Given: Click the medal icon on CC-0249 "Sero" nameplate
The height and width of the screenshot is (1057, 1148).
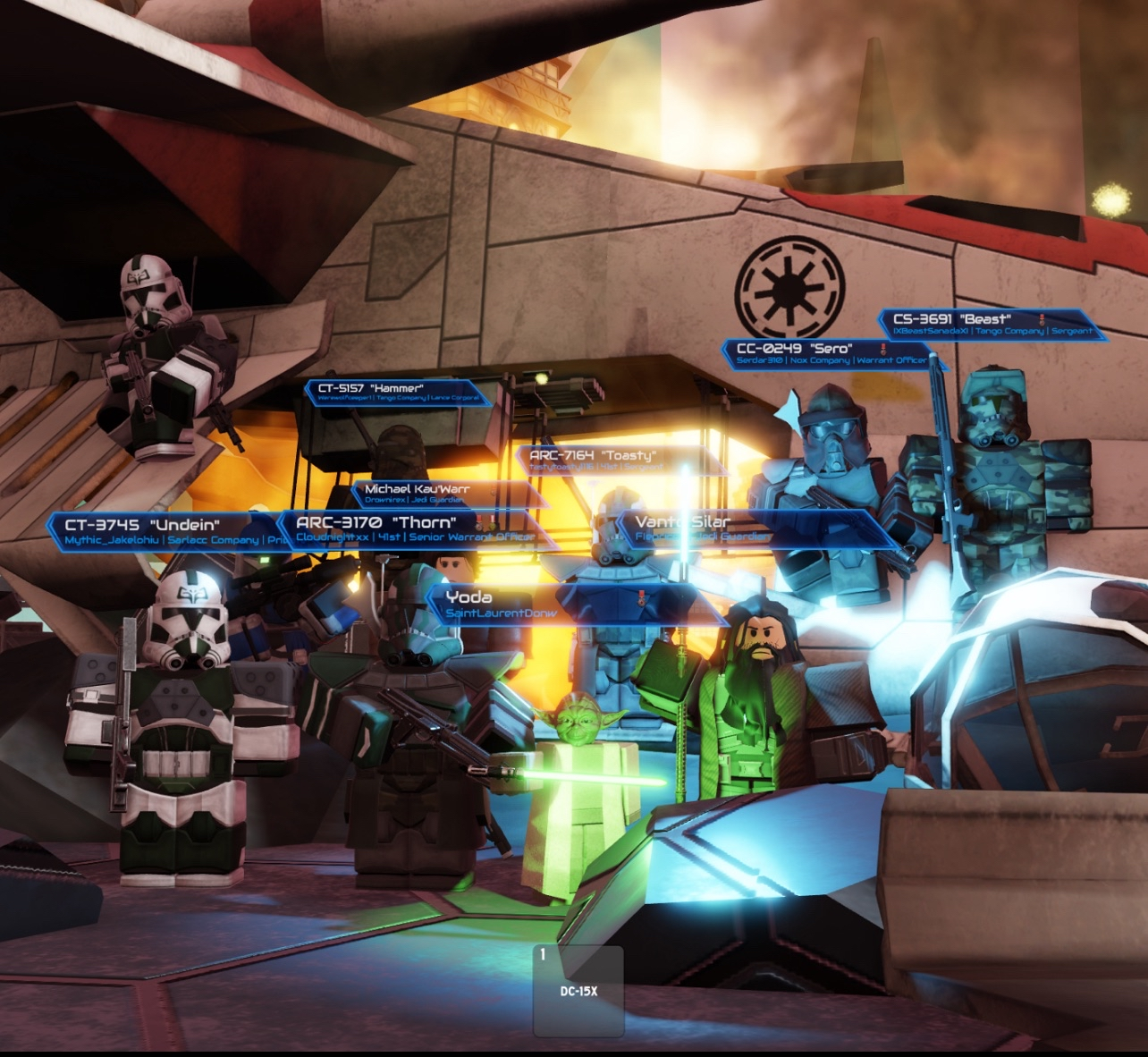Looking at the screenshot, I should tap(883, 348).
